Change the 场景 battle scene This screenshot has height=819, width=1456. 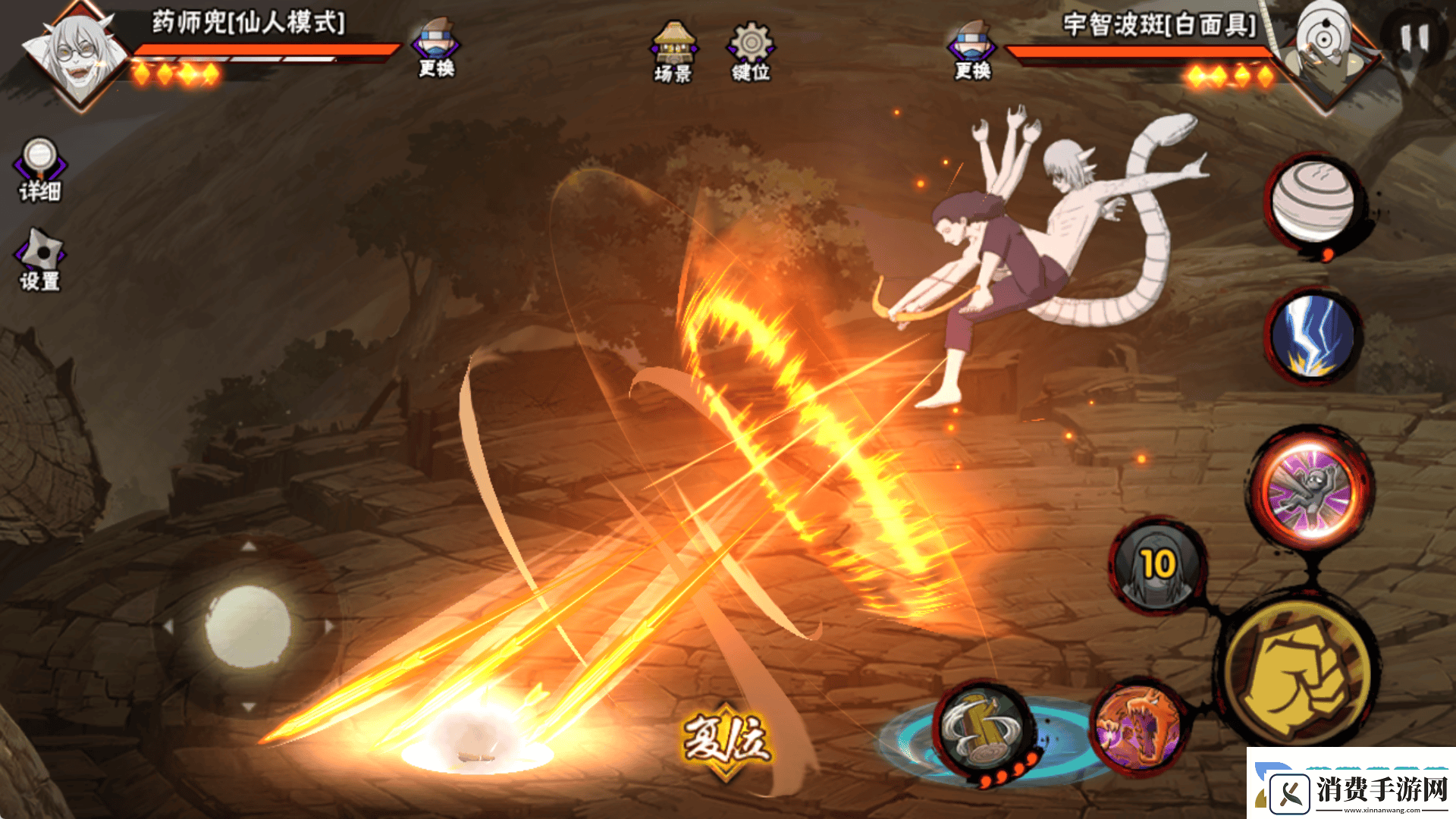tap(673, 52)
